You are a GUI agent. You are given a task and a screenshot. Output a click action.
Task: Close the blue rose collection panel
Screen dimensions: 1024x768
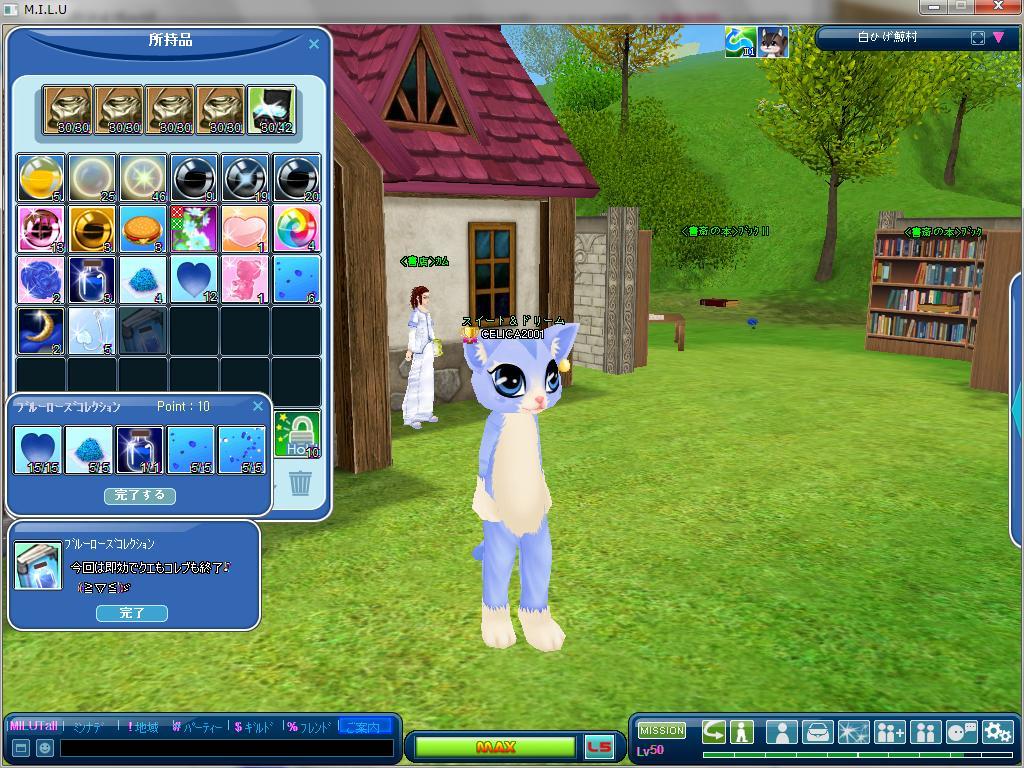[x=258, y=406]
